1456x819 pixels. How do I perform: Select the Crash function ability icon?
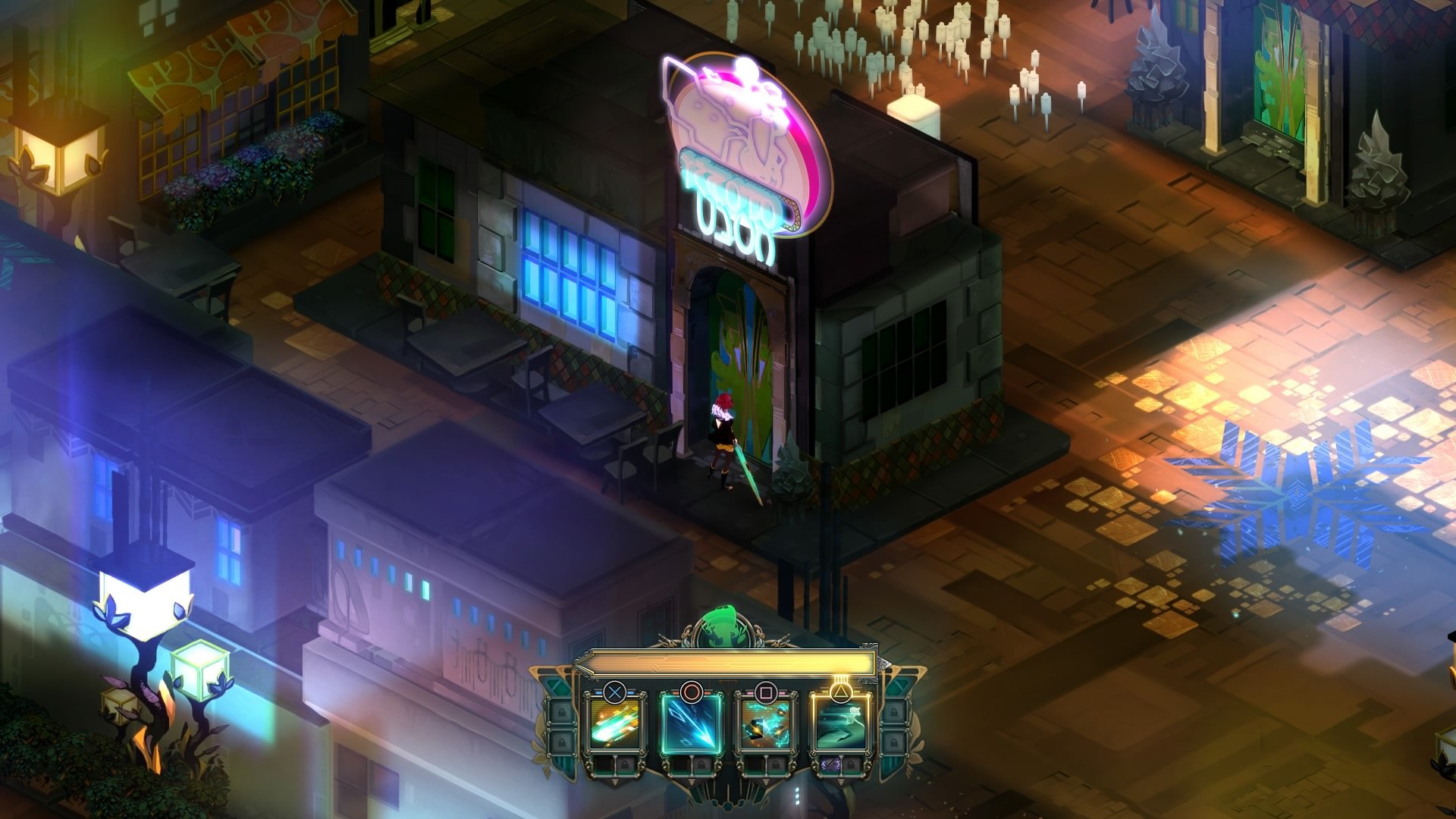coord(615,724)
